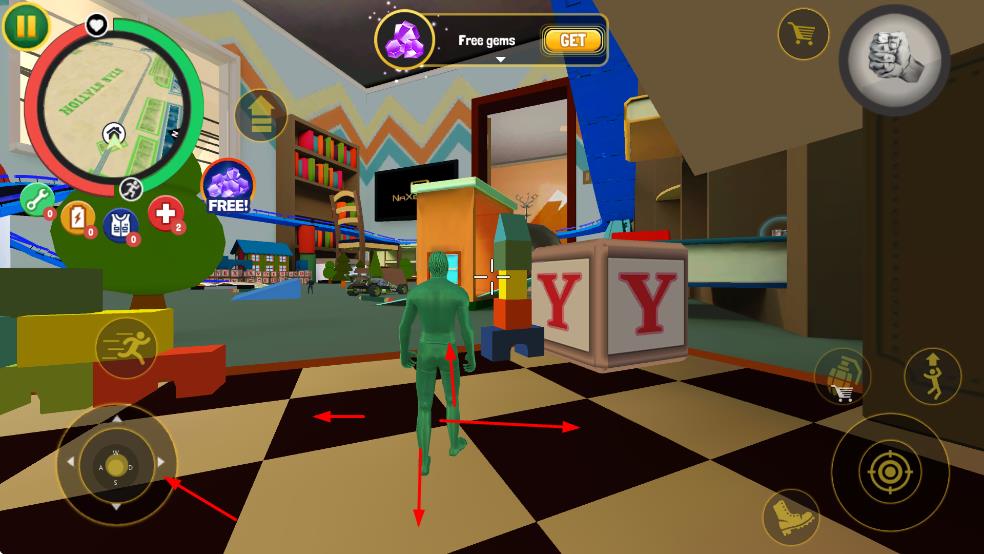Click the virtual joystick's center knob
This screenshot has height=554, width=984.
(117, 466)
